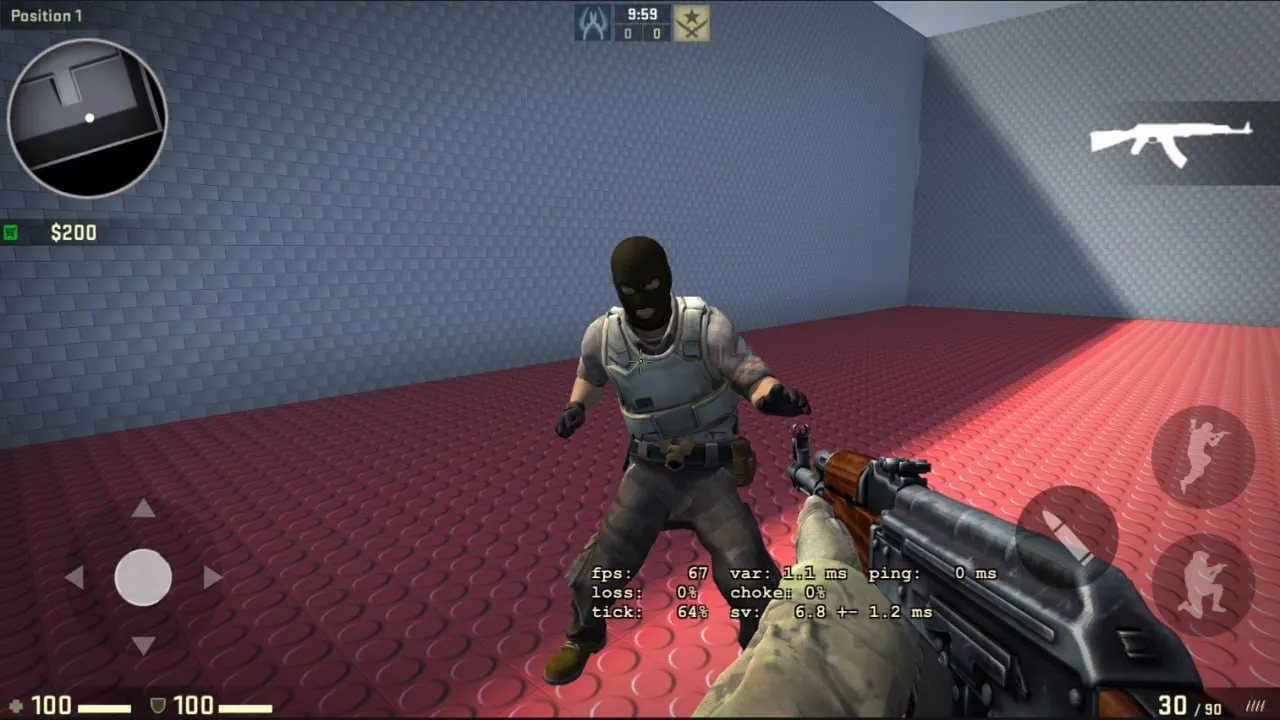
Task: Select the AK-47 weapon icon
Action: coord(1170,141)
